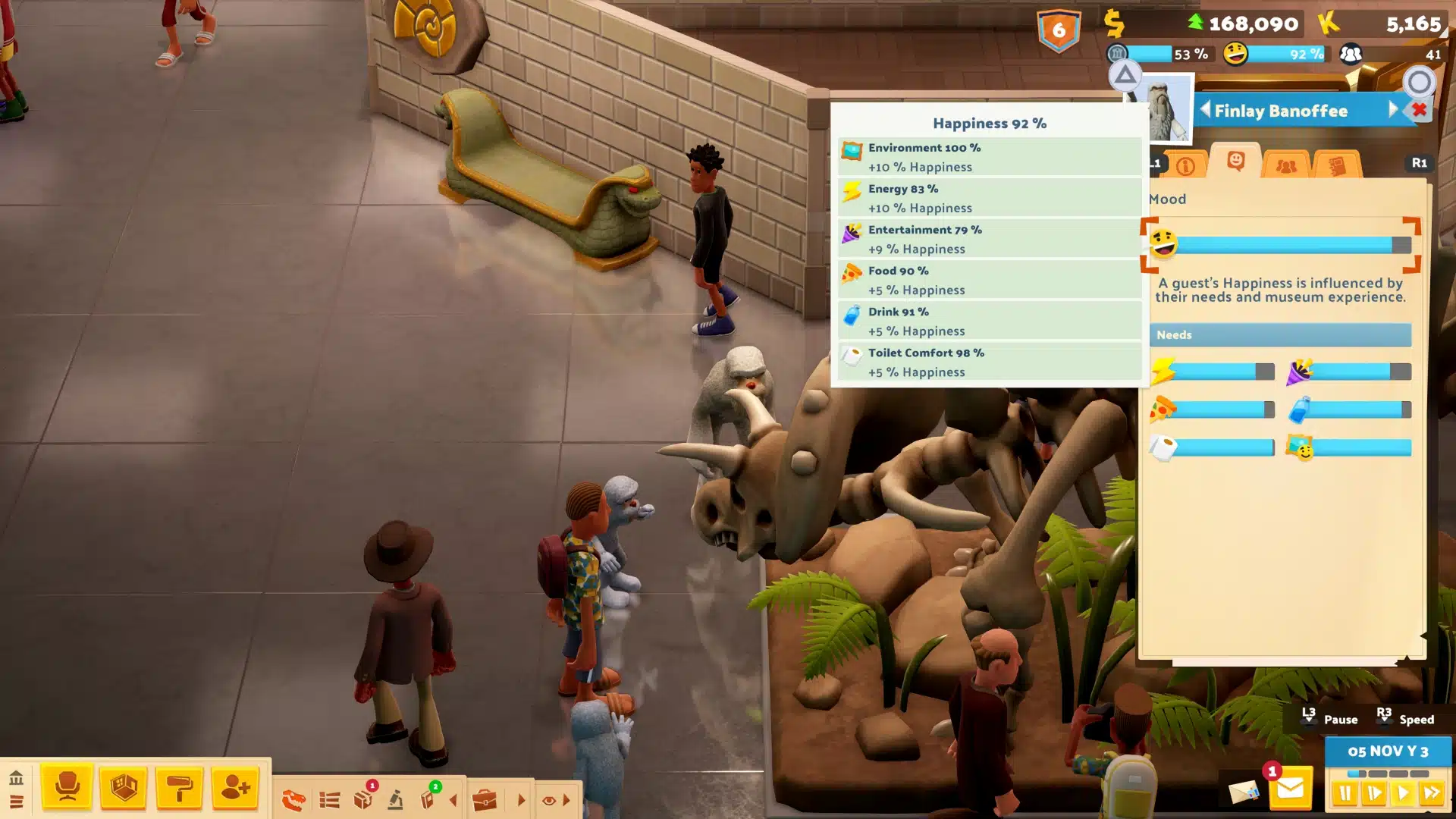The width and height of the screenshot is (1456, 819).
Task: Open the briefcase management menu
Action: tap(485, 799)
